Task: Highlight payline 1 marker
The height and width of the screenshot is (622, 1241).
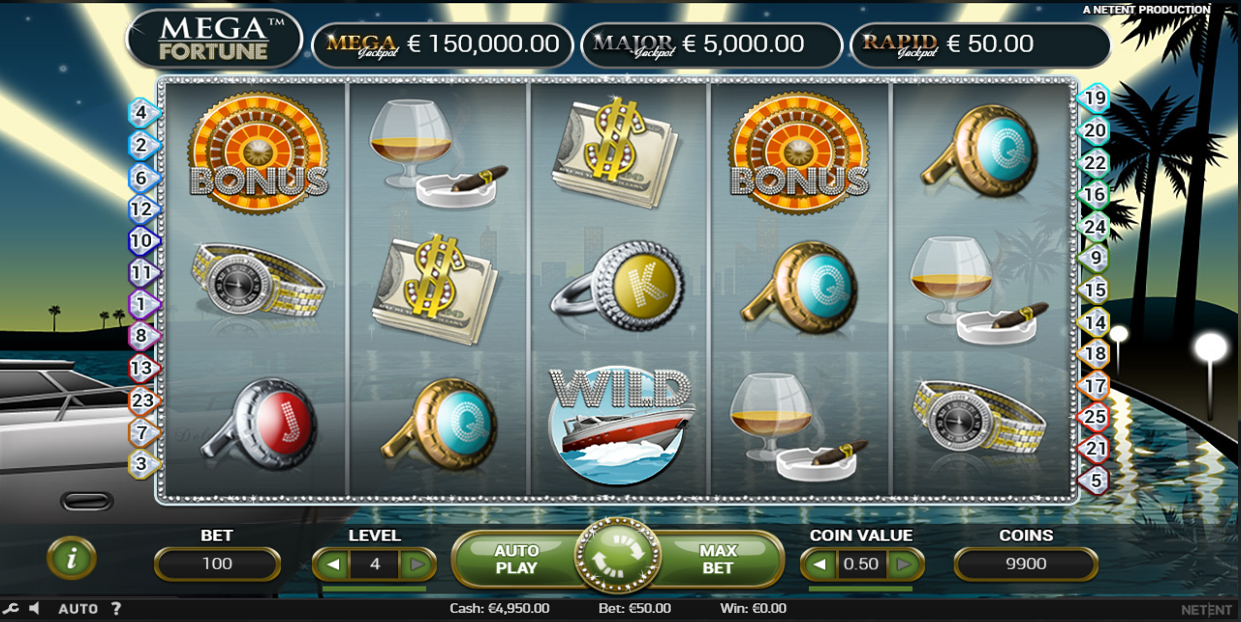Action: pyautogui.click(x=143, y=304)
